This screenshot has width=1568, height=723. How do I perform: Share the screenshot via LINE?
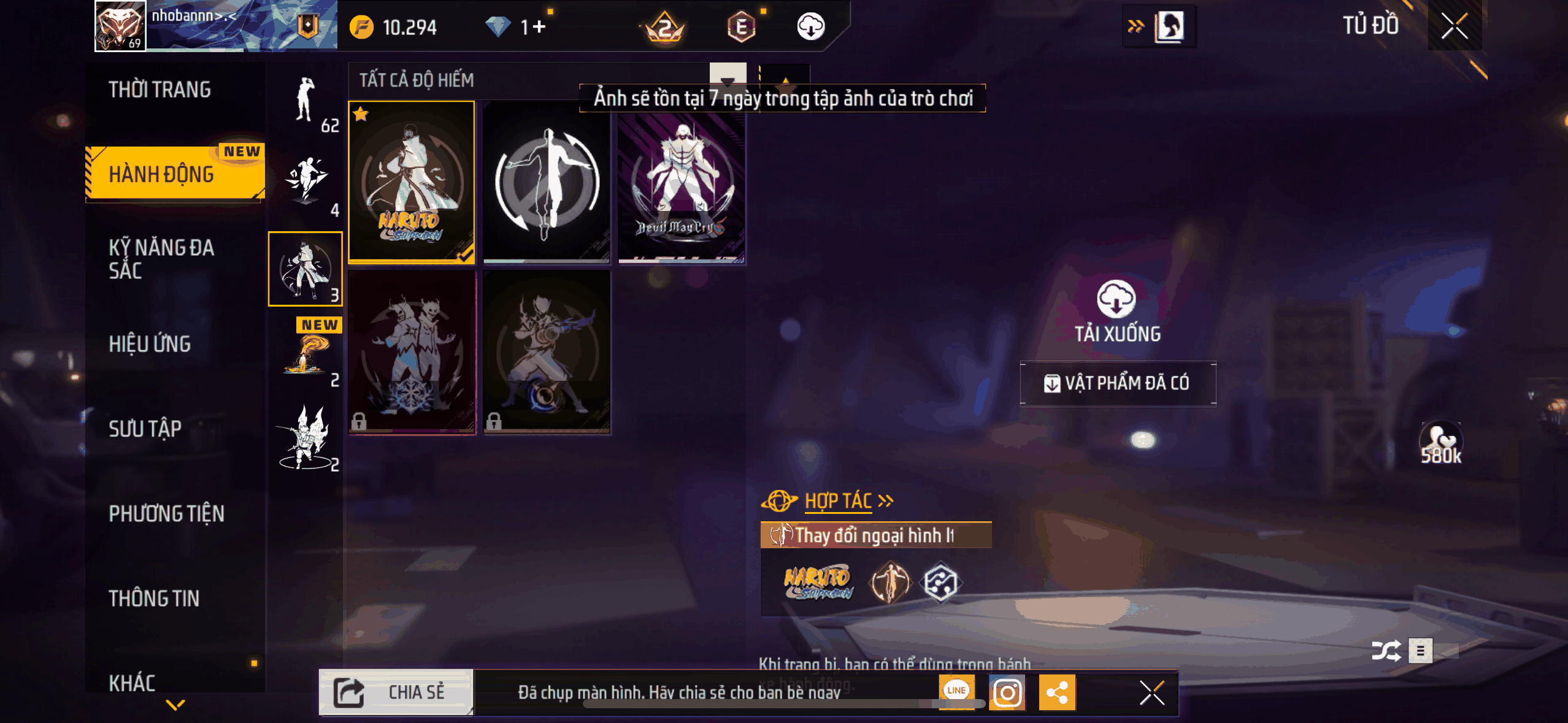956,691
